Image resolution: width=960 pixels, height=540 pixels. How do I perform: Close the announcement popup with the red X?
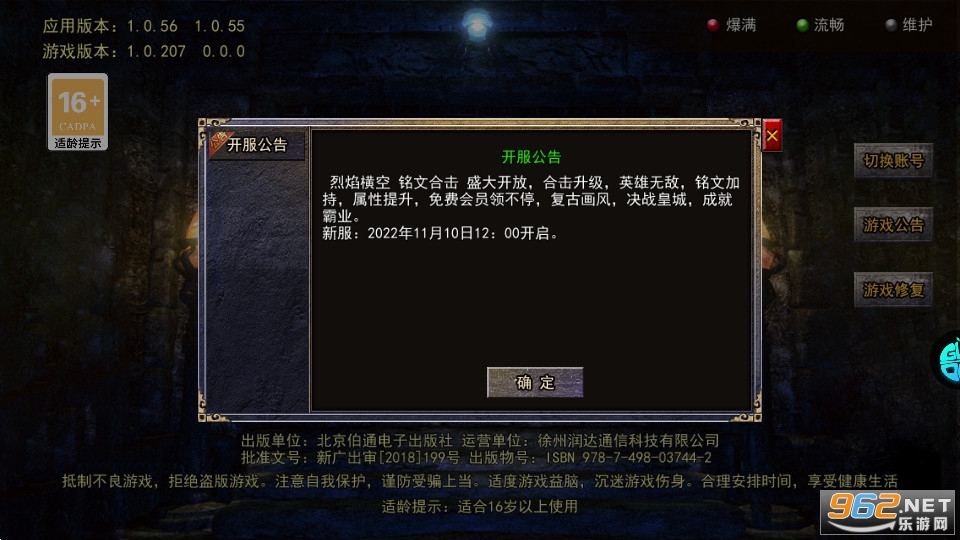pyautogui.click(x=772, y=135)
